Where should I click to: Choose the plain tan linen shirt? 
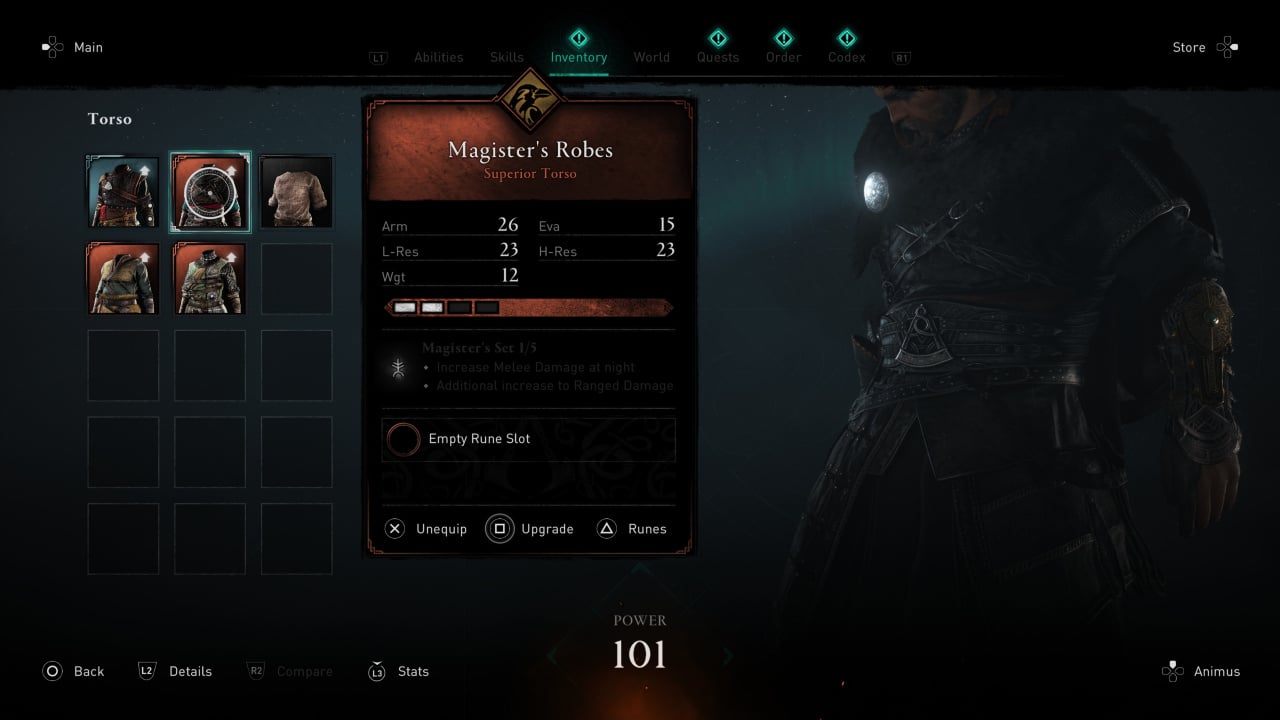[x=296, y=191]
